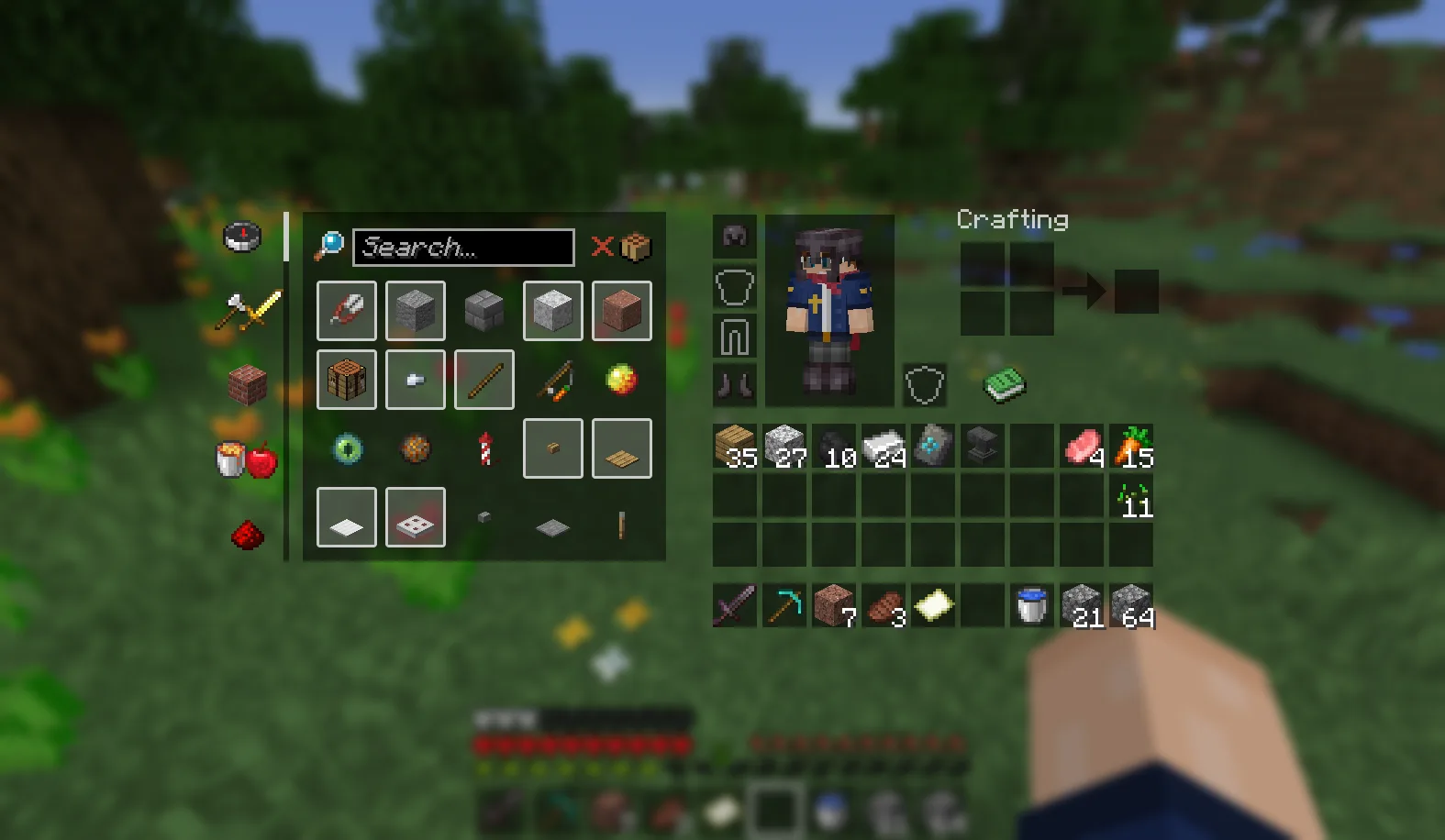Screen dimensions: 1445x840
Task: Show searchable recipes via compass tab
Action: pyautogui.click(x=243, y=237)
